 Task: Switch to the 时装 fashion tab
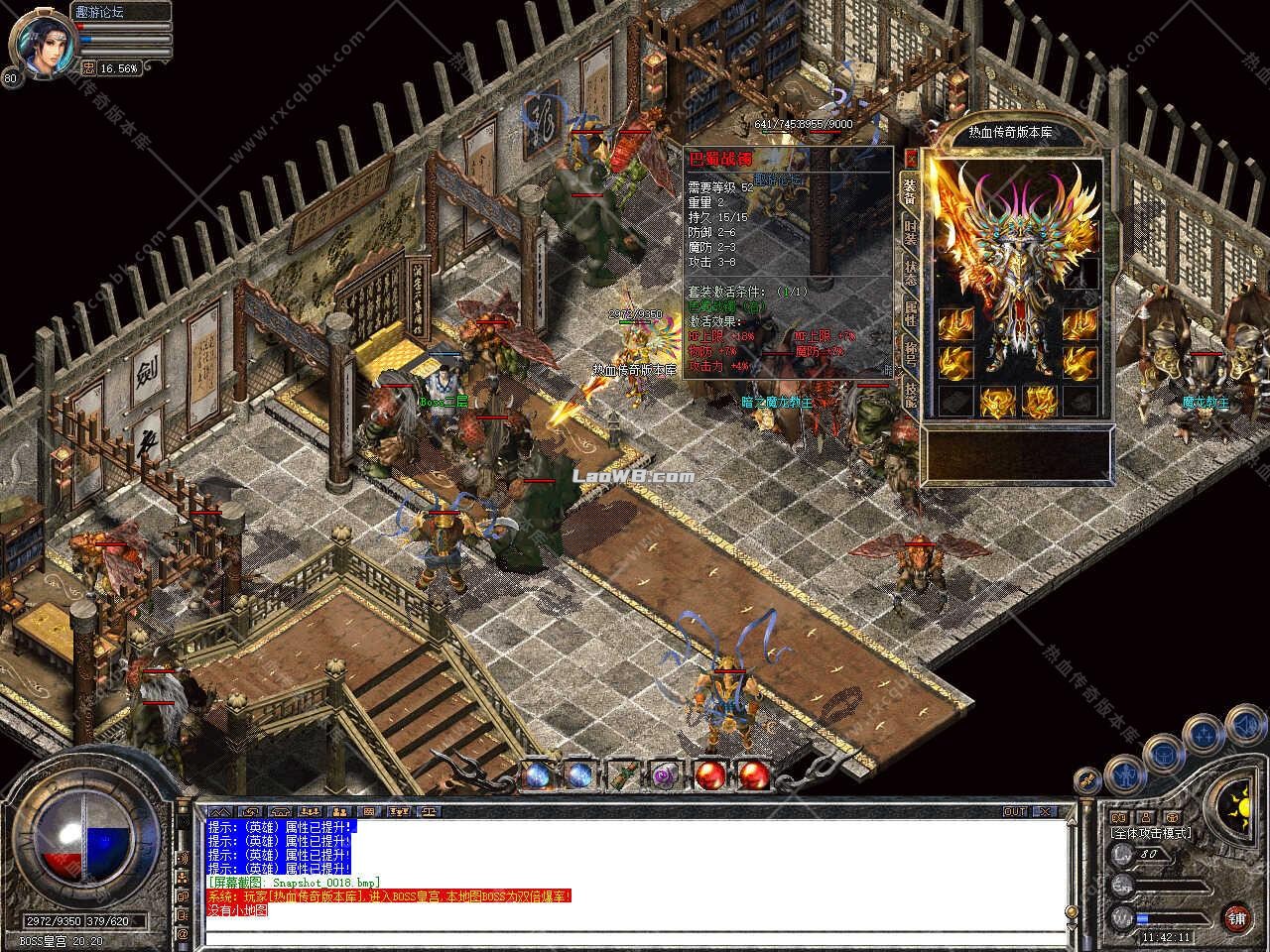910,234
